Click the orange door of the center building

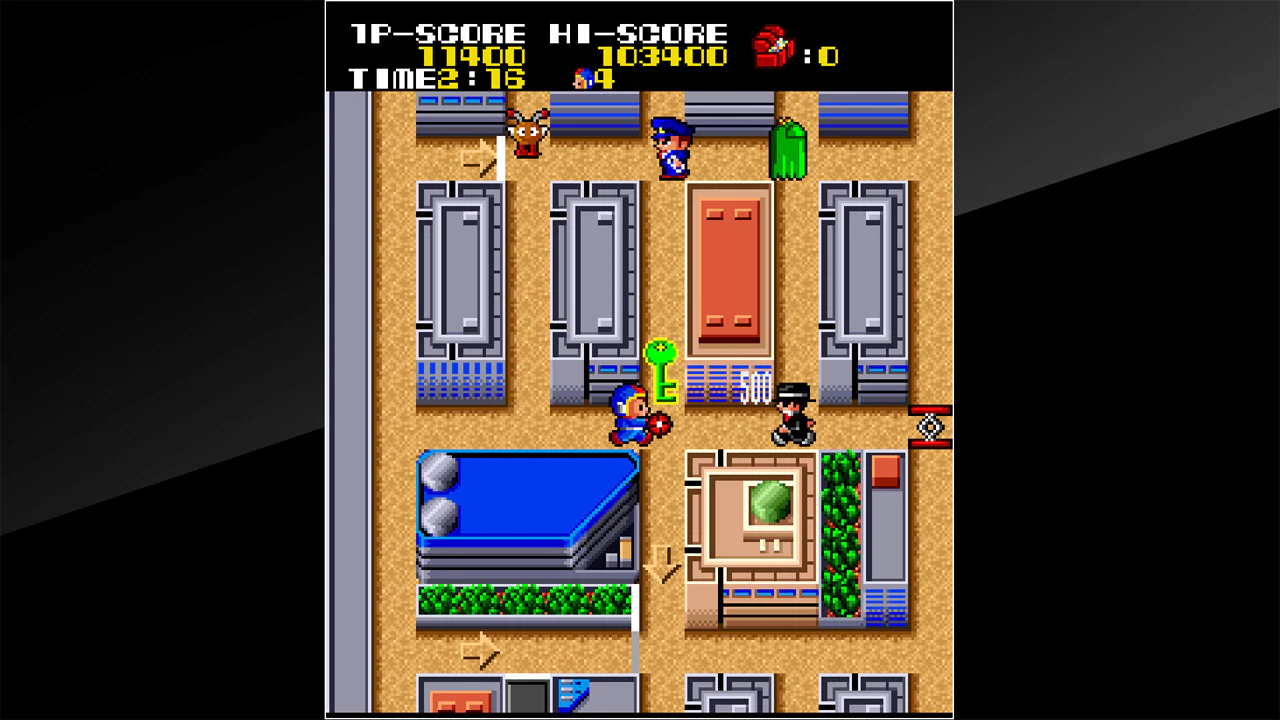pos(729,265)
